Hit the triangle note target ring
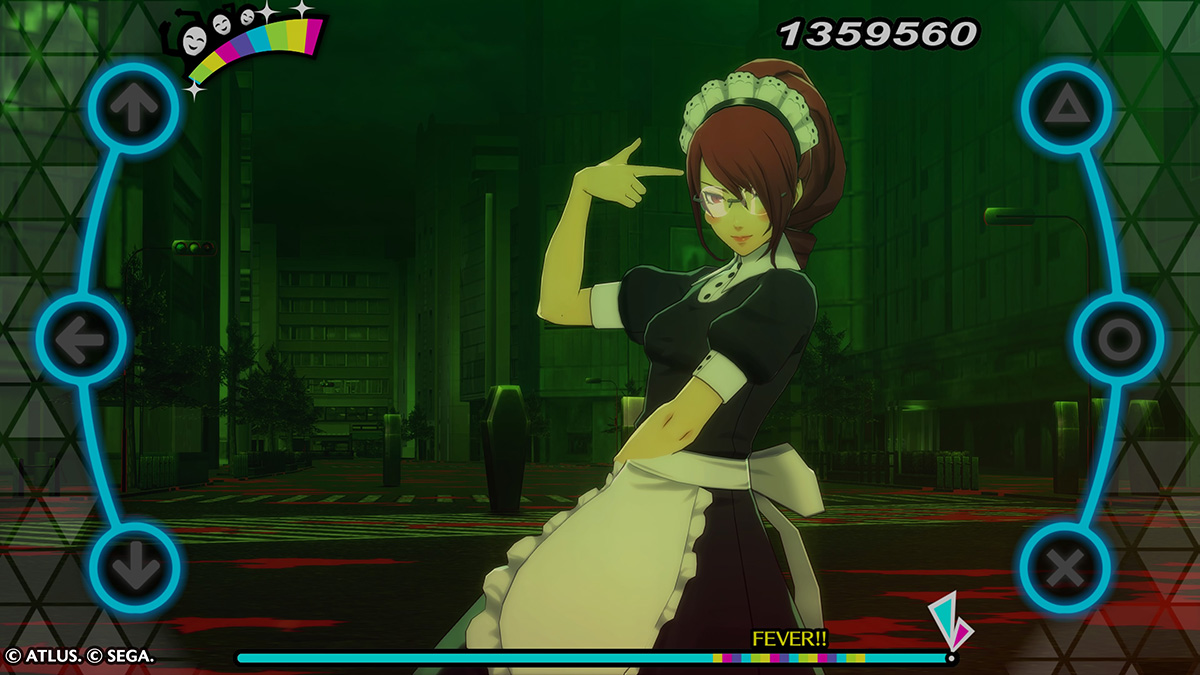 1066,107
